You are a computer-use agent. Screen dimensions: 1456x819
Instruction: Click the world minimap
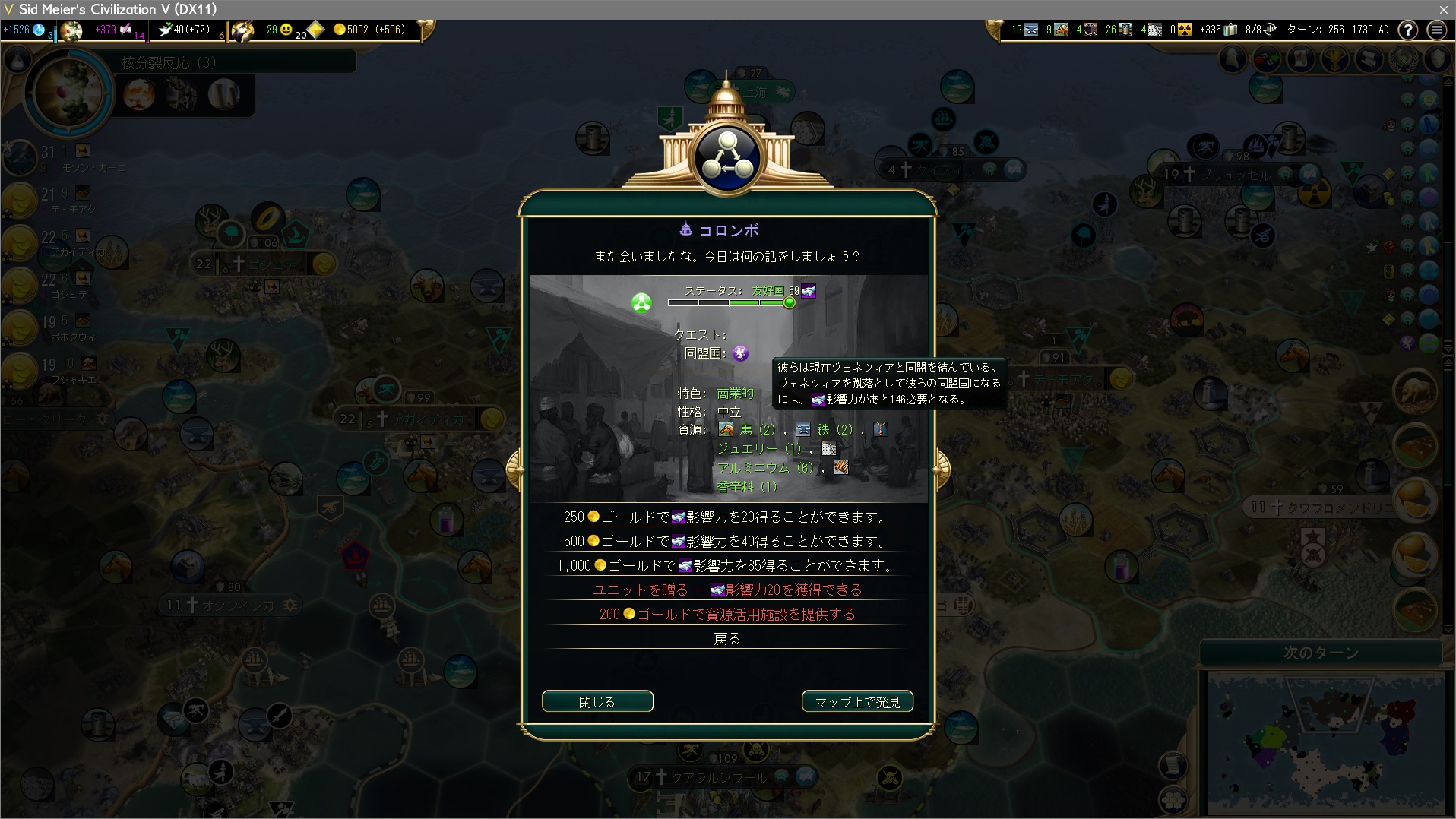coord(1325,741)
